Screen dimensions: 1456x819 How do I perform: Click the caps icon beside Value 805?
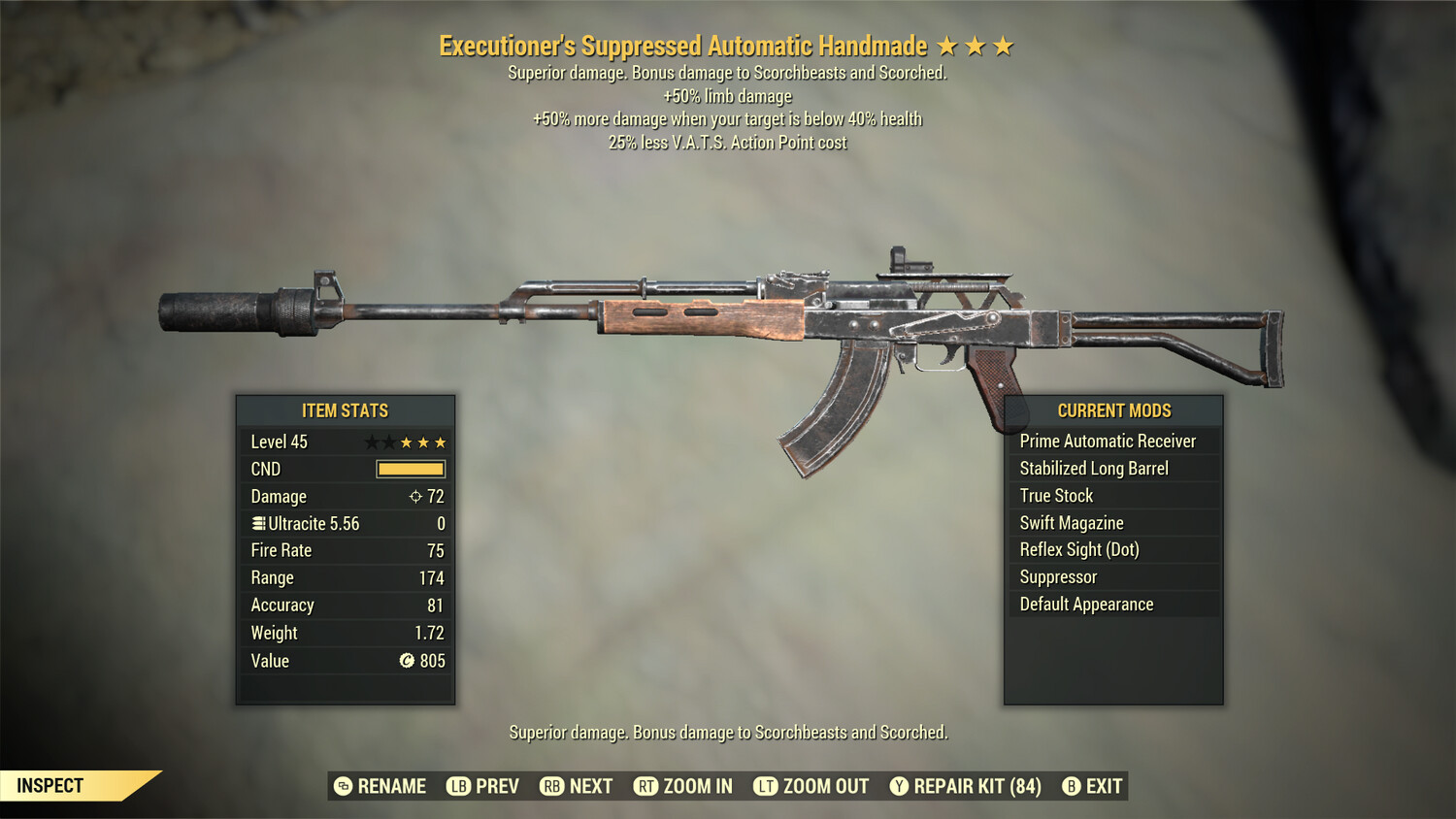coord(405,661)
